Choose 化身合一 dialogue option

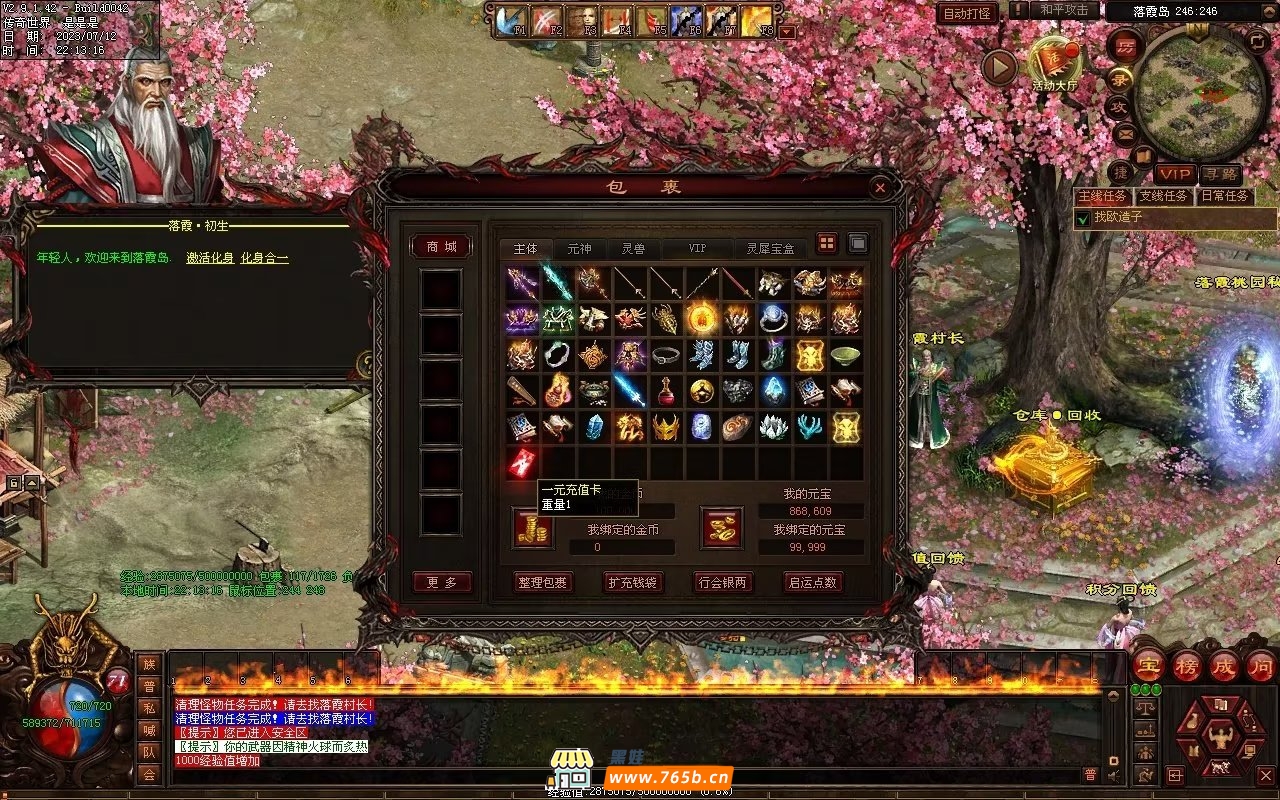click(x=264, y=258)
